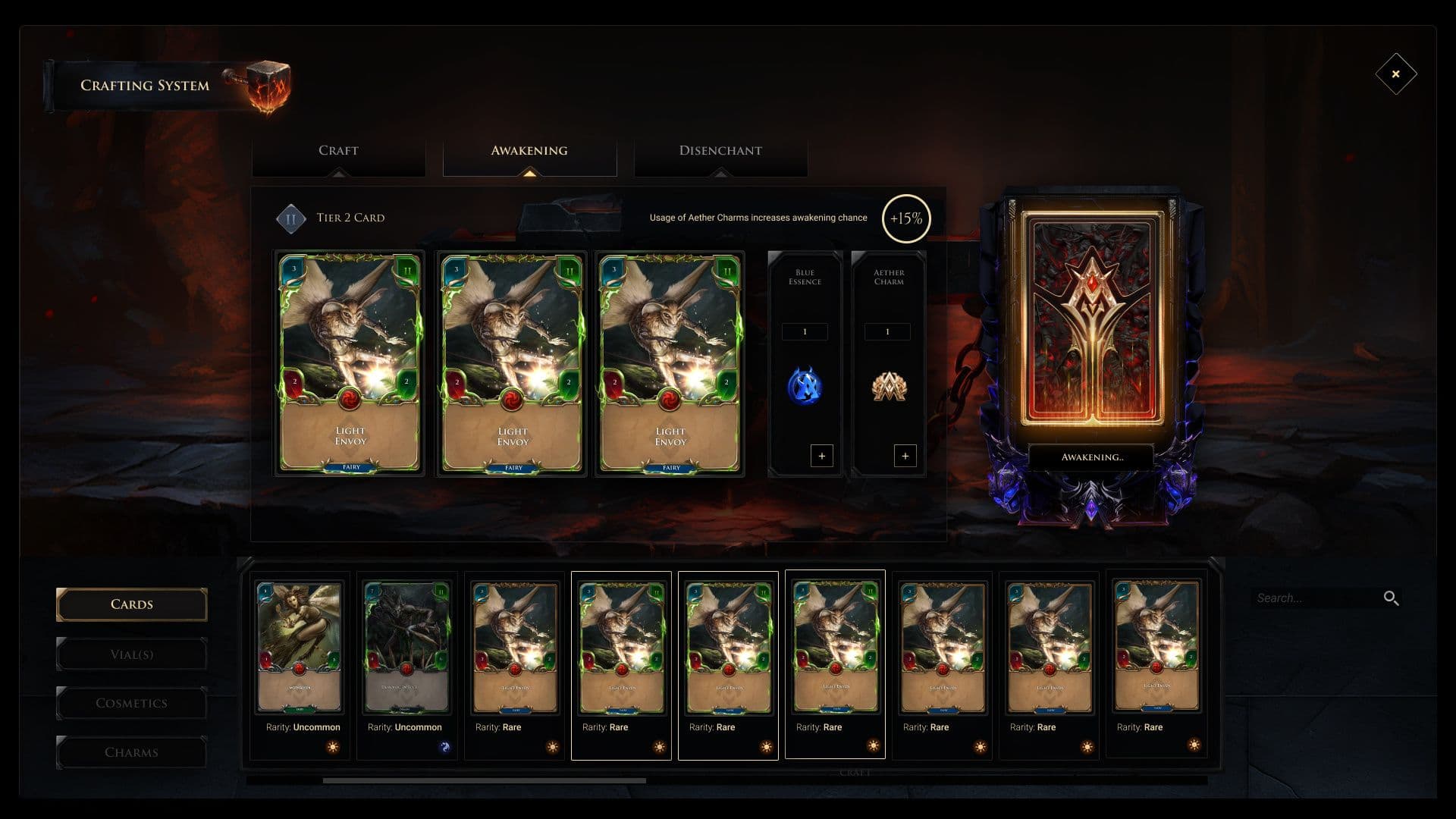Add one more Blue Essence
1456x819 pixels.
coord(822,456)
